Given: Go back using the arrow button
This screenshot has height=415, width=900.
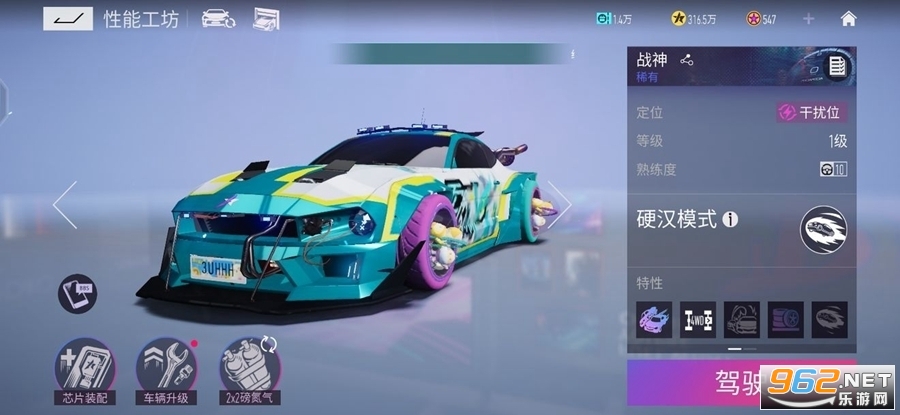Looking at the screenshot, I should click(68, 18).
